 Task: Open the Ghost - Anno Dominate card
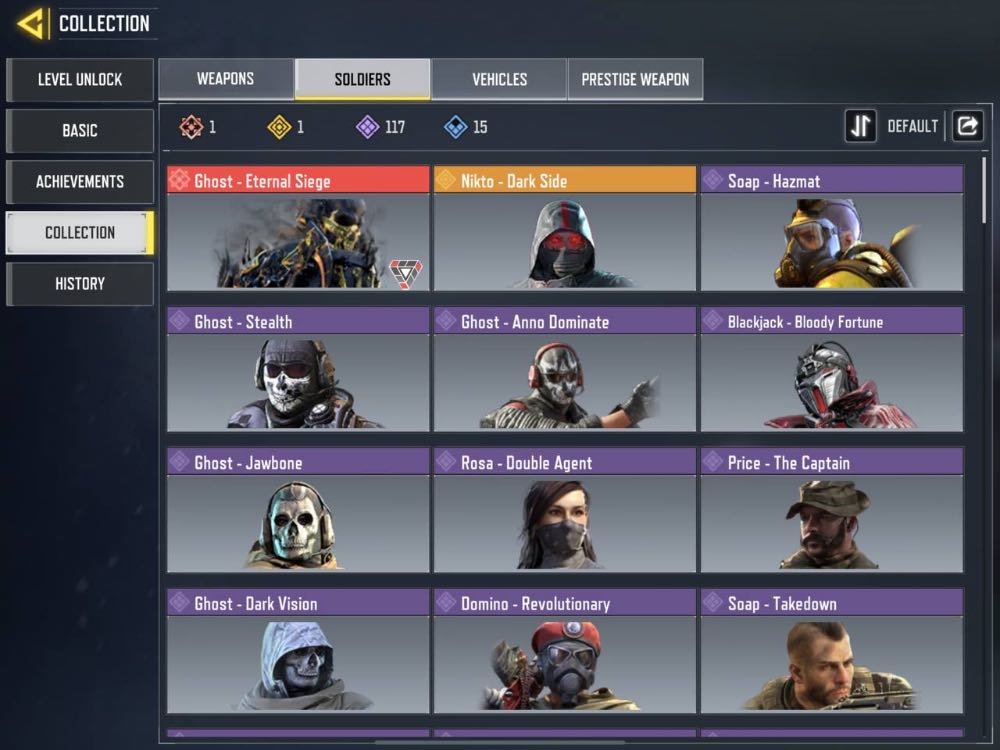pos(565,369)
